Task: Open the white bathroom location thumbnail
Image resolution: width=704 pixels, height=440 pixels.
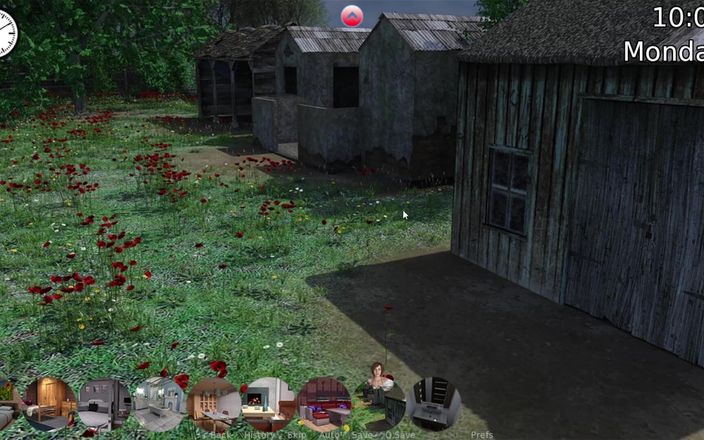Action: point(160,403)
